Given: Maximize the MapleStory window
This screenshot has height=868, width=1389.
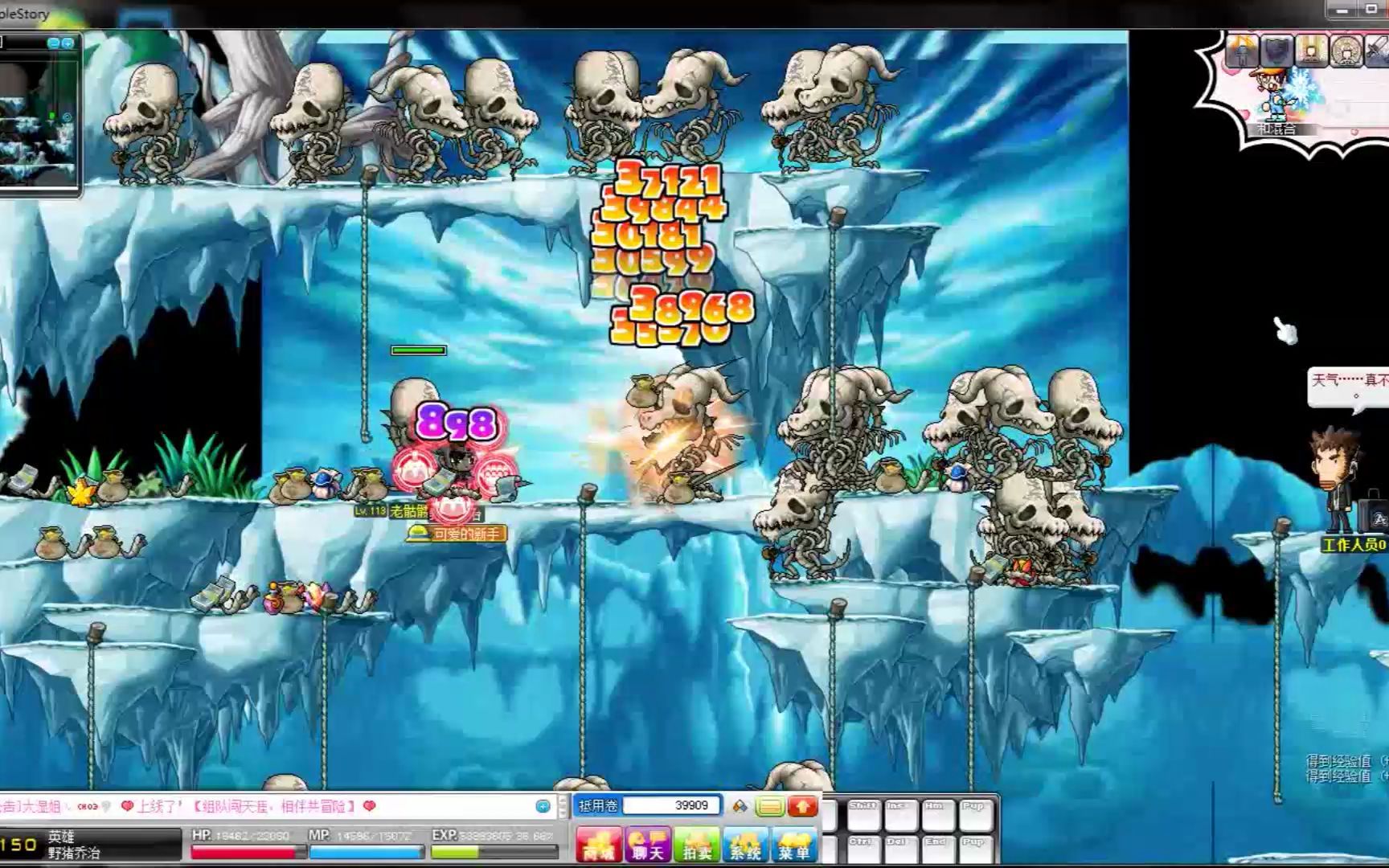Looking at the screenshot, I should (1373, 10).
